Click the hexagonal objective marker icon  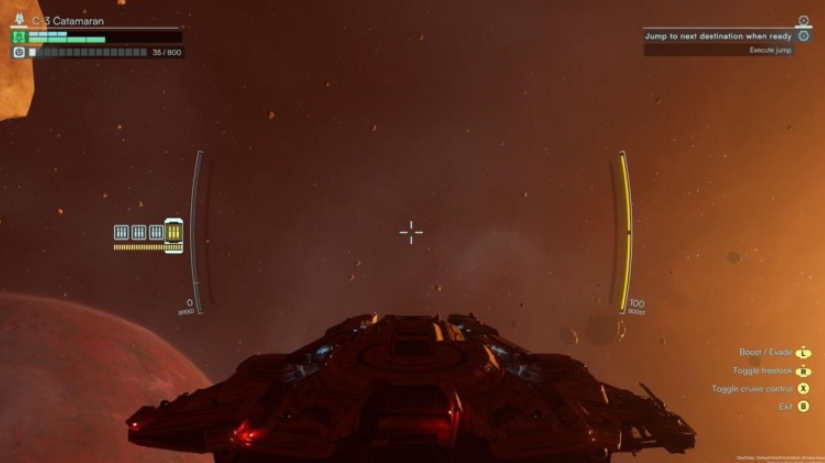[803, 36]
